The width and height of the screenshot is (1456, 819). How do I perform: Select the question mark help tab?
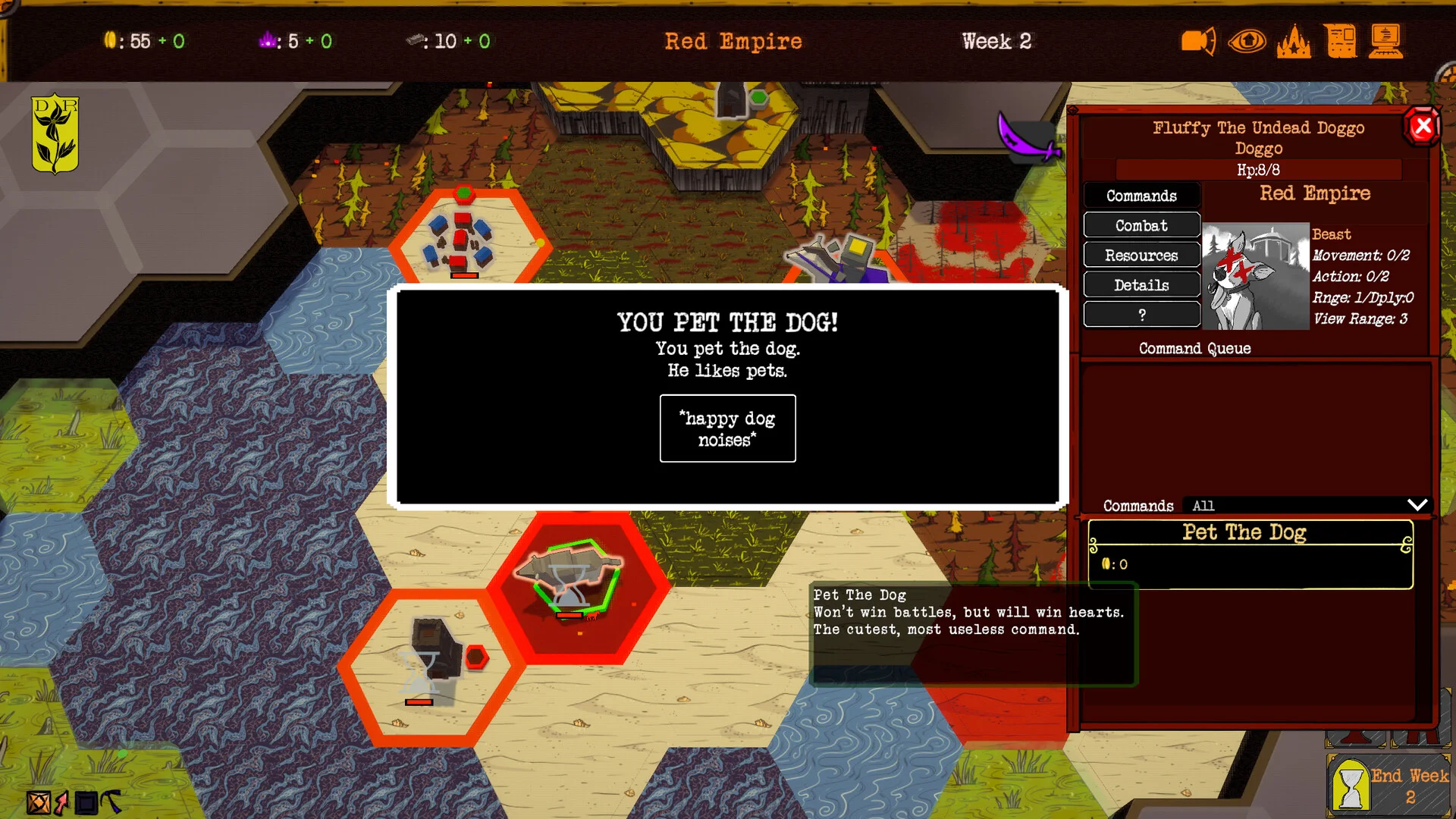(1141, 315)
